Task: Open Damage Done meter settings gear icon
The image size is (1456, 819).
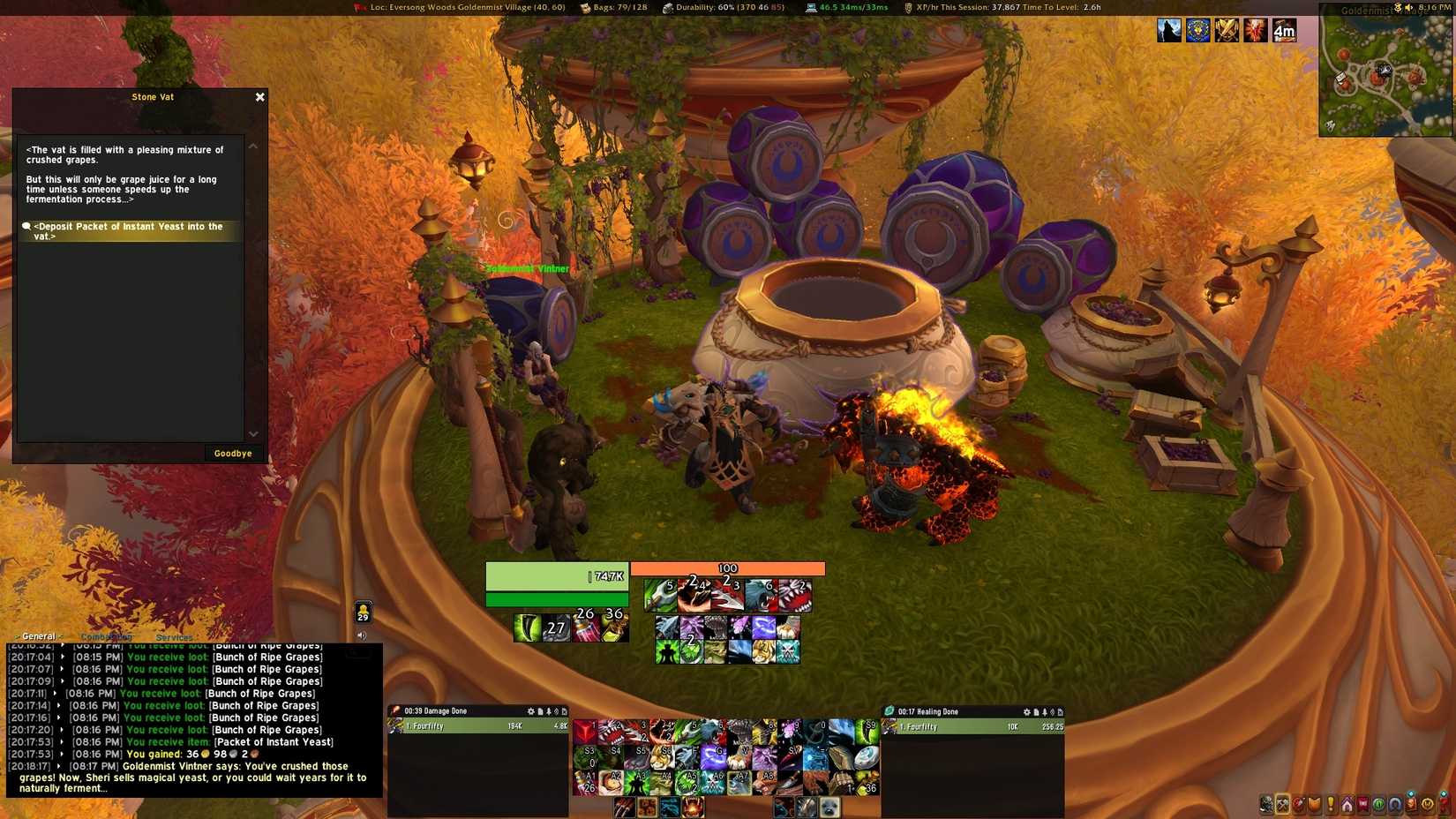Action: 530,710
